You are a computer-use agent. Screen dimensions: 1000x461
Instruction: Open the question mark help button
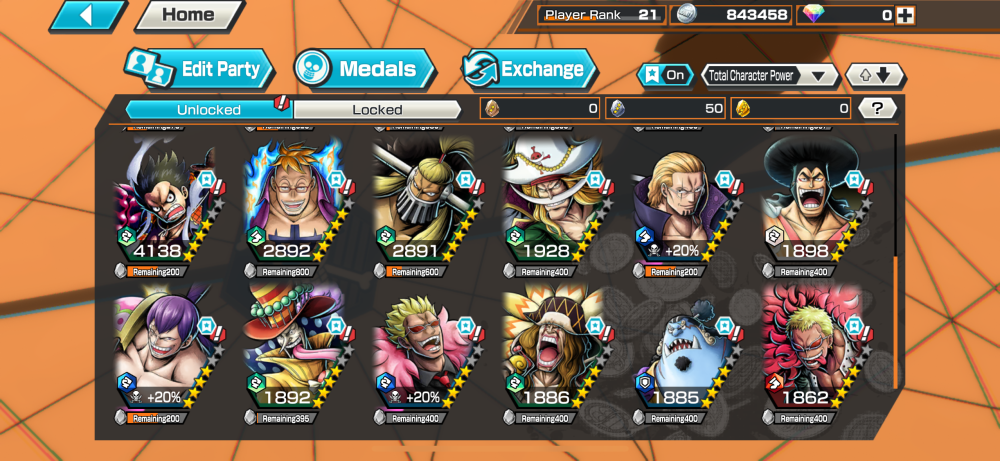coord(877,108)
